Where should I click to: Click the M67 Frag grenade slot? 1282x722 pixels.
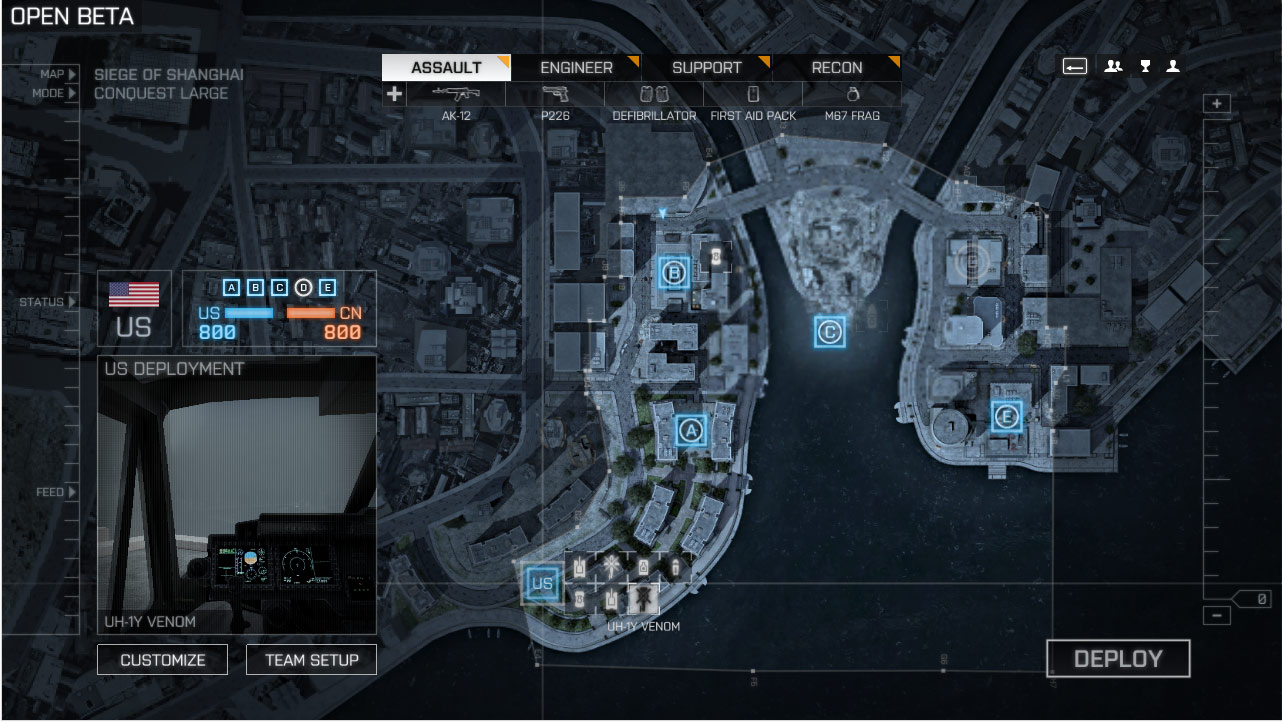[x=852, y=101]
